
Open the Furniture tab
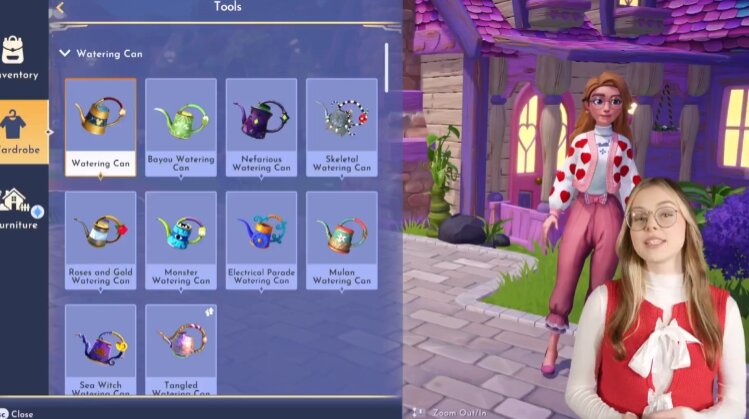pos(19,208)
